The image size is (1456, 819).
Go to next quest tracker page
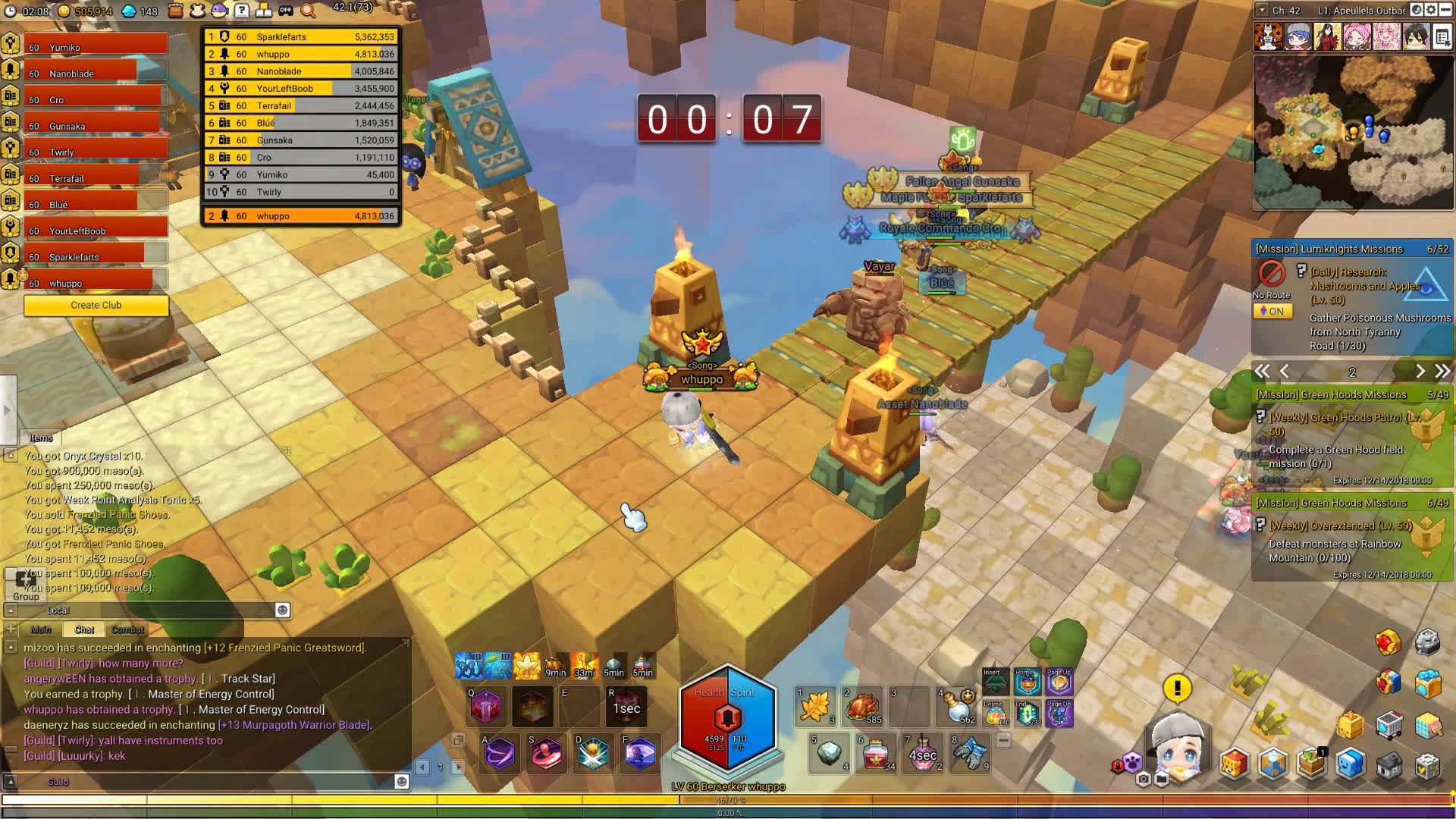(x=1420, y=372)
